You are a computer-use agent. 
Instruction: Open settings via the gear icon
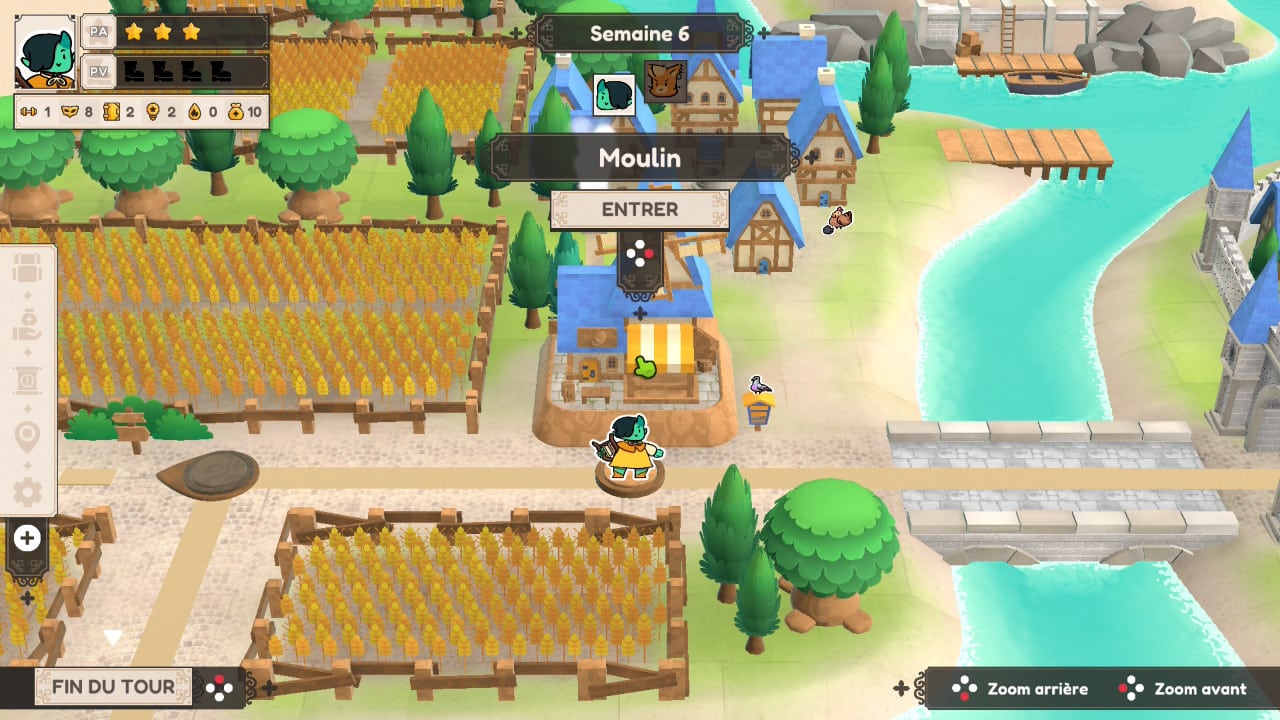[x=27, y=491]
